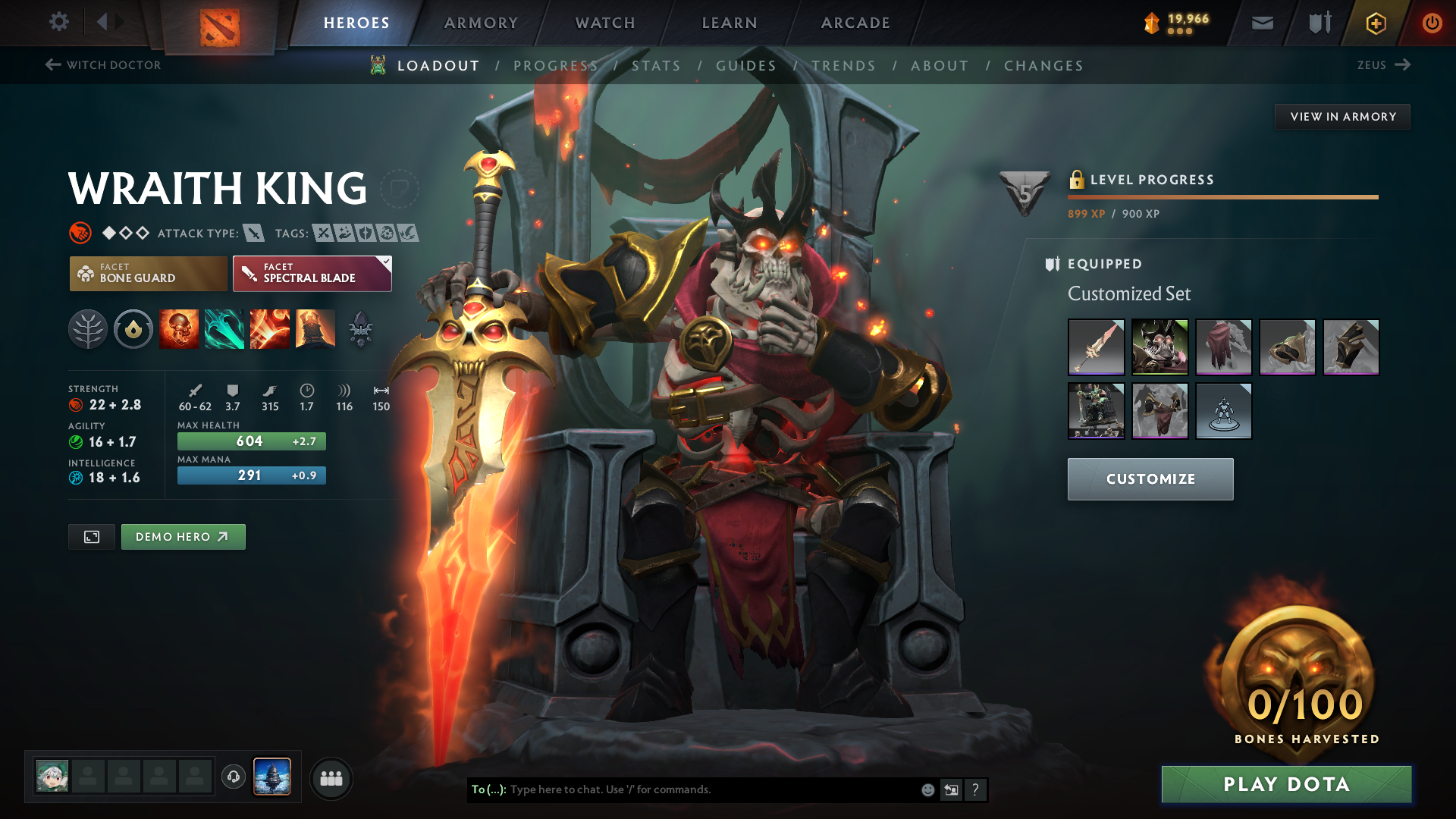Click the DEMO HERO button
The height and width of the screenshot is (819, 1456).
[x=183, y=536]
